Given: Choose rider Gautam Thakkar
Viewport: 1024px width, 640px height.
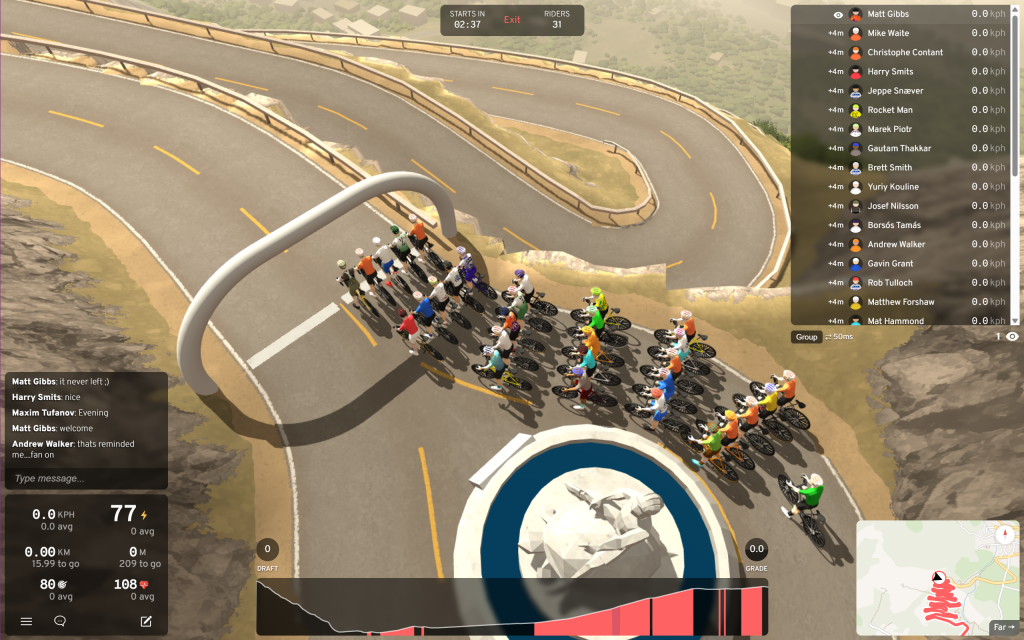Looking at the screenshot, I should [x=899, y=148].
